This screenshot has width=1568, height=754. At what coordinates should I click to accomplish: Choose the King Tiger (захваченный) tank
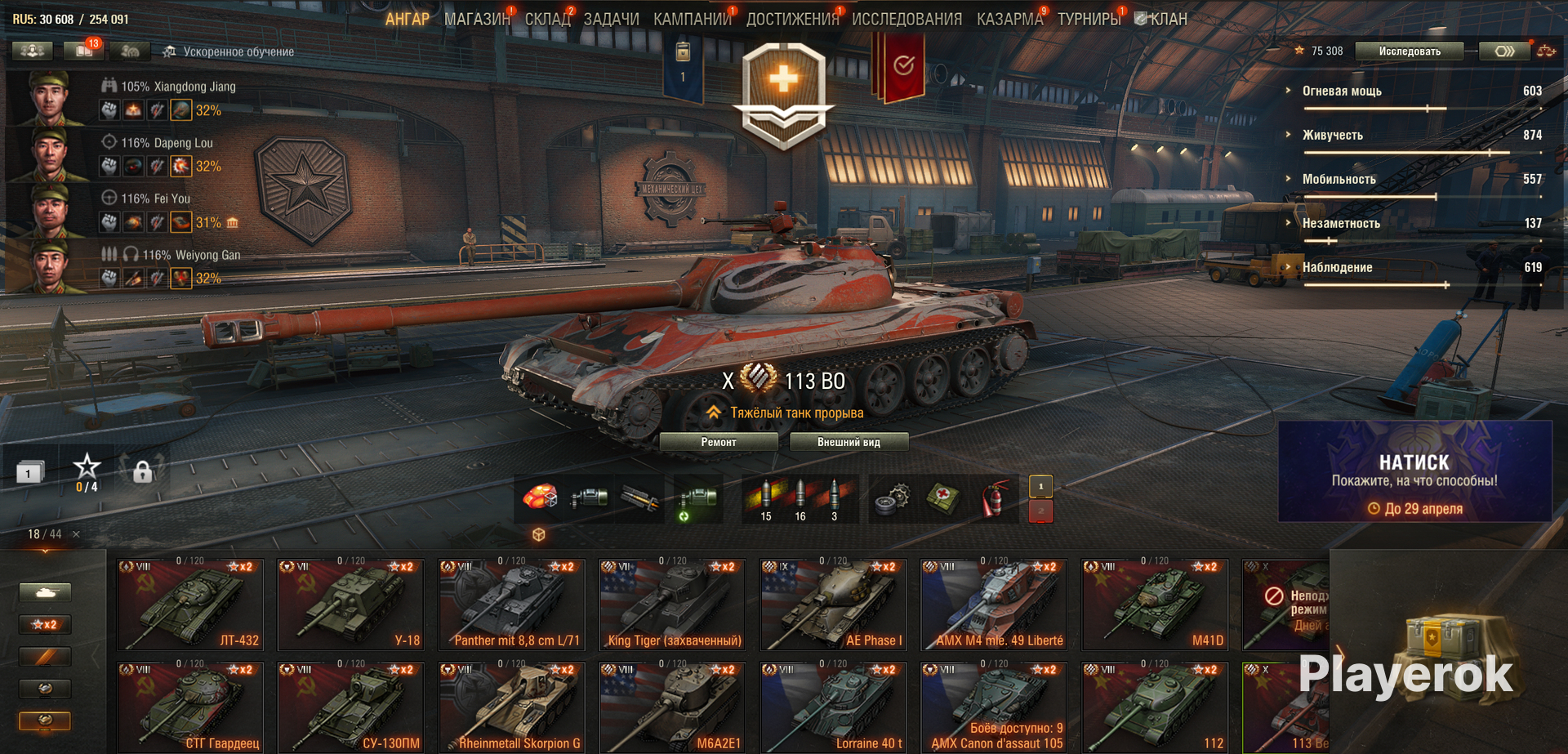click(x=674, y=605)
